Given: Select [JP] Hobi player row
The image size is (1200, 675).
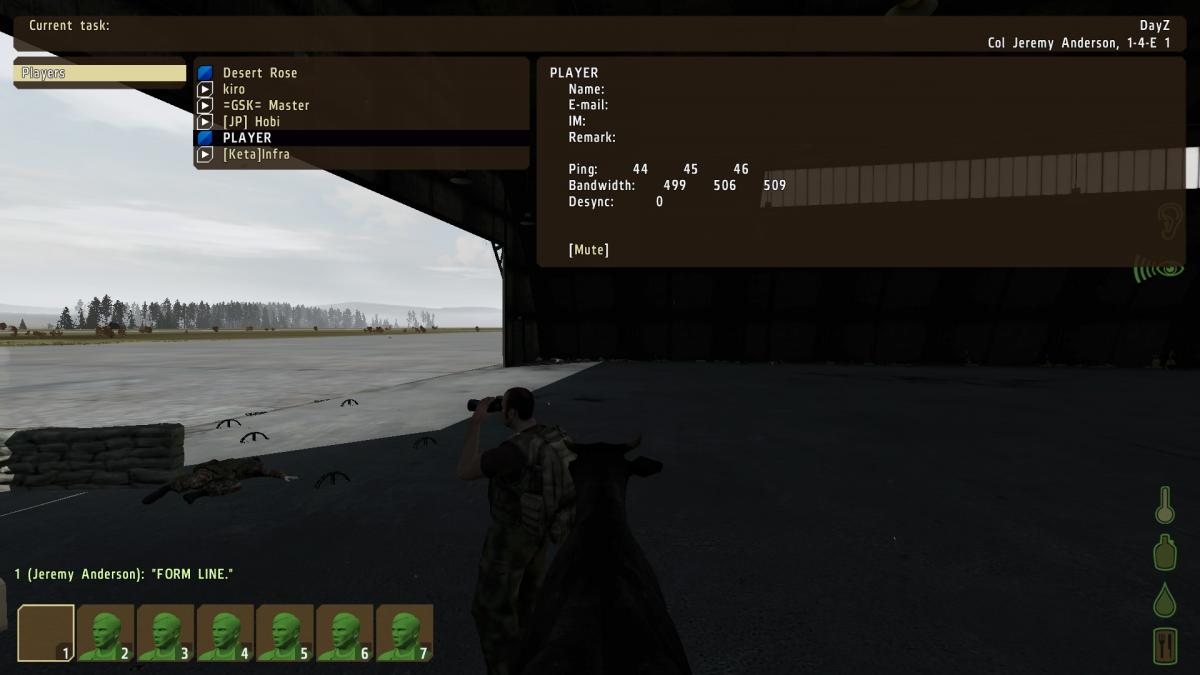Looking at the screenshot, I should (x=251, y=122).
